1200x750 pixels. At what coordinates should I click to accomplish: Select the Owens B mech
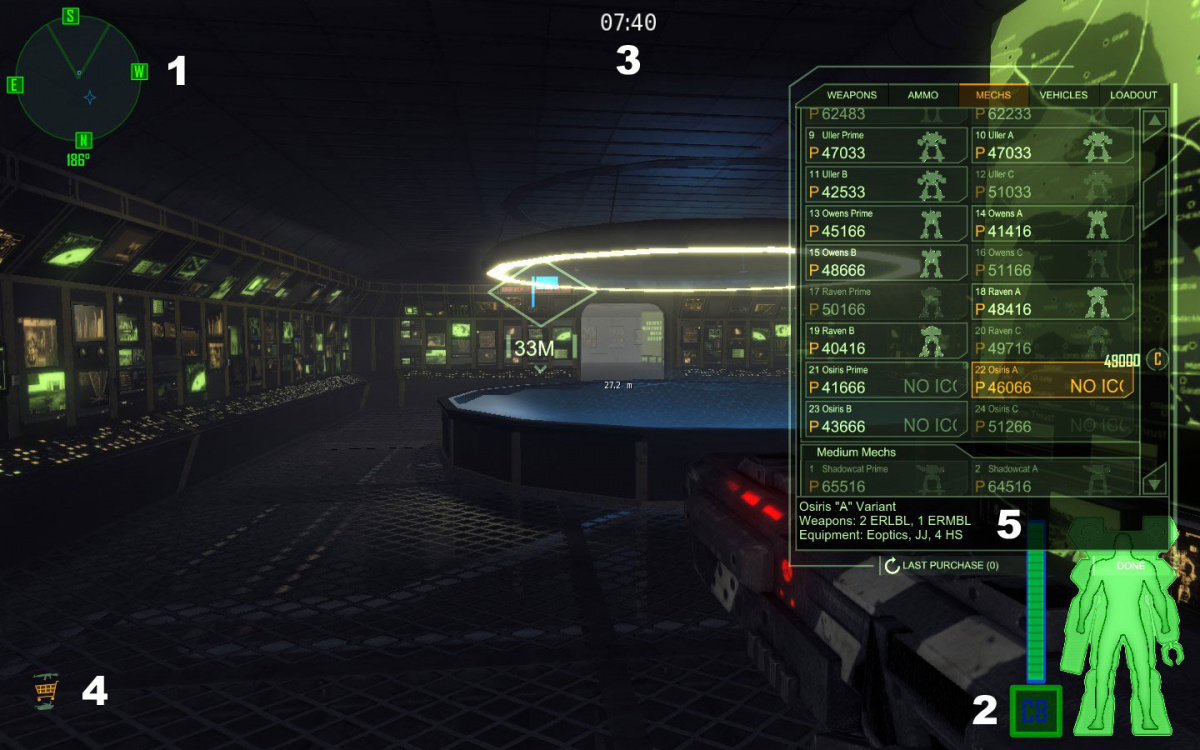(886, 262)
